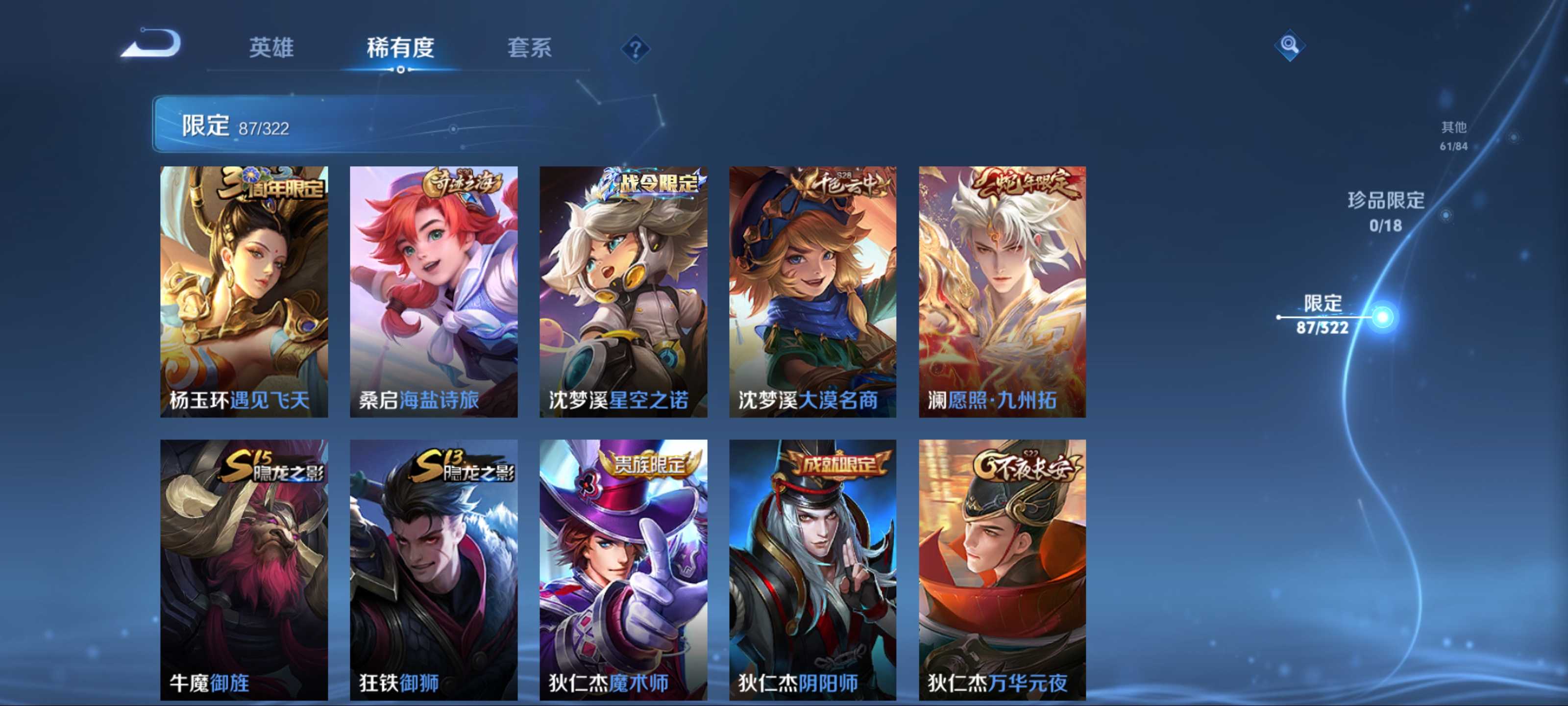
Task: Pick the 沈梦溪 大漠名商 skin card
Action: [x=812, y=291]
